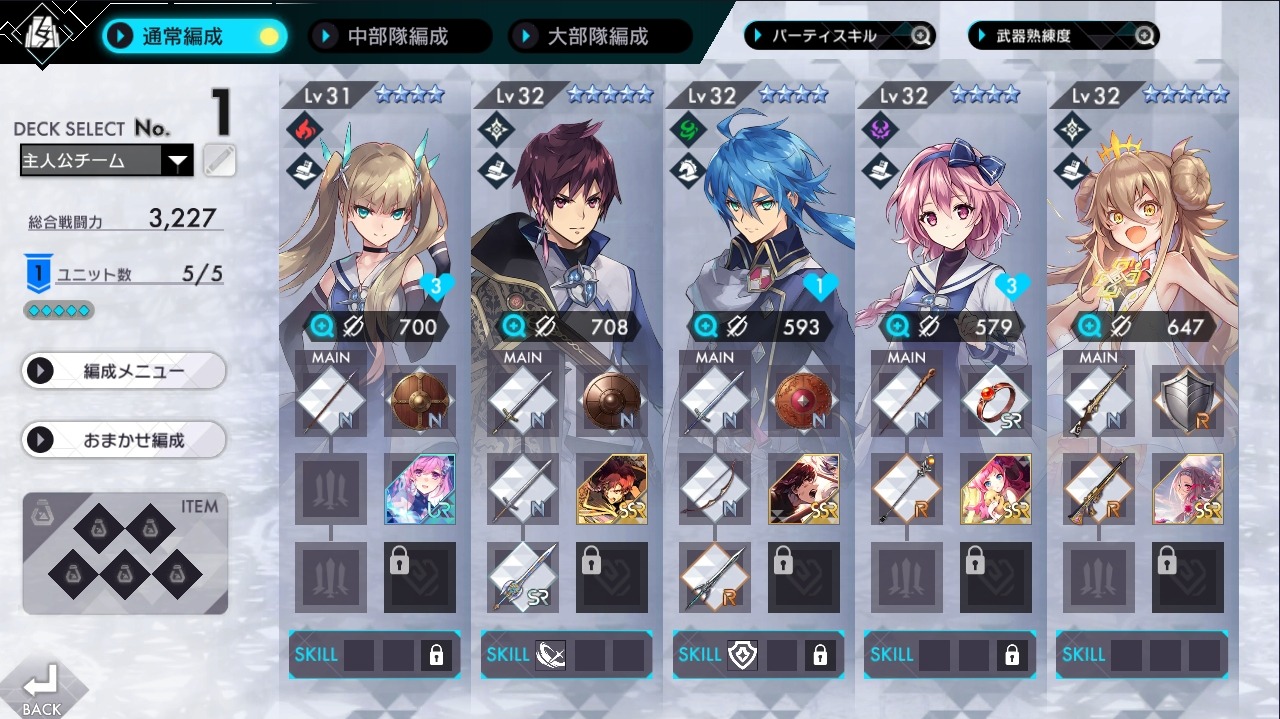
Task: Switch to the 通常編成 tab
Action: [x=195, y=37]
